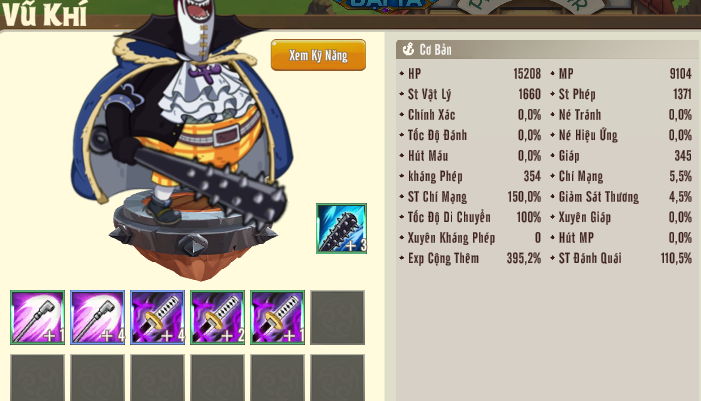Click the +1 katana weapon slot
This screenshot has width=701, height=401.
click(278, 318)
